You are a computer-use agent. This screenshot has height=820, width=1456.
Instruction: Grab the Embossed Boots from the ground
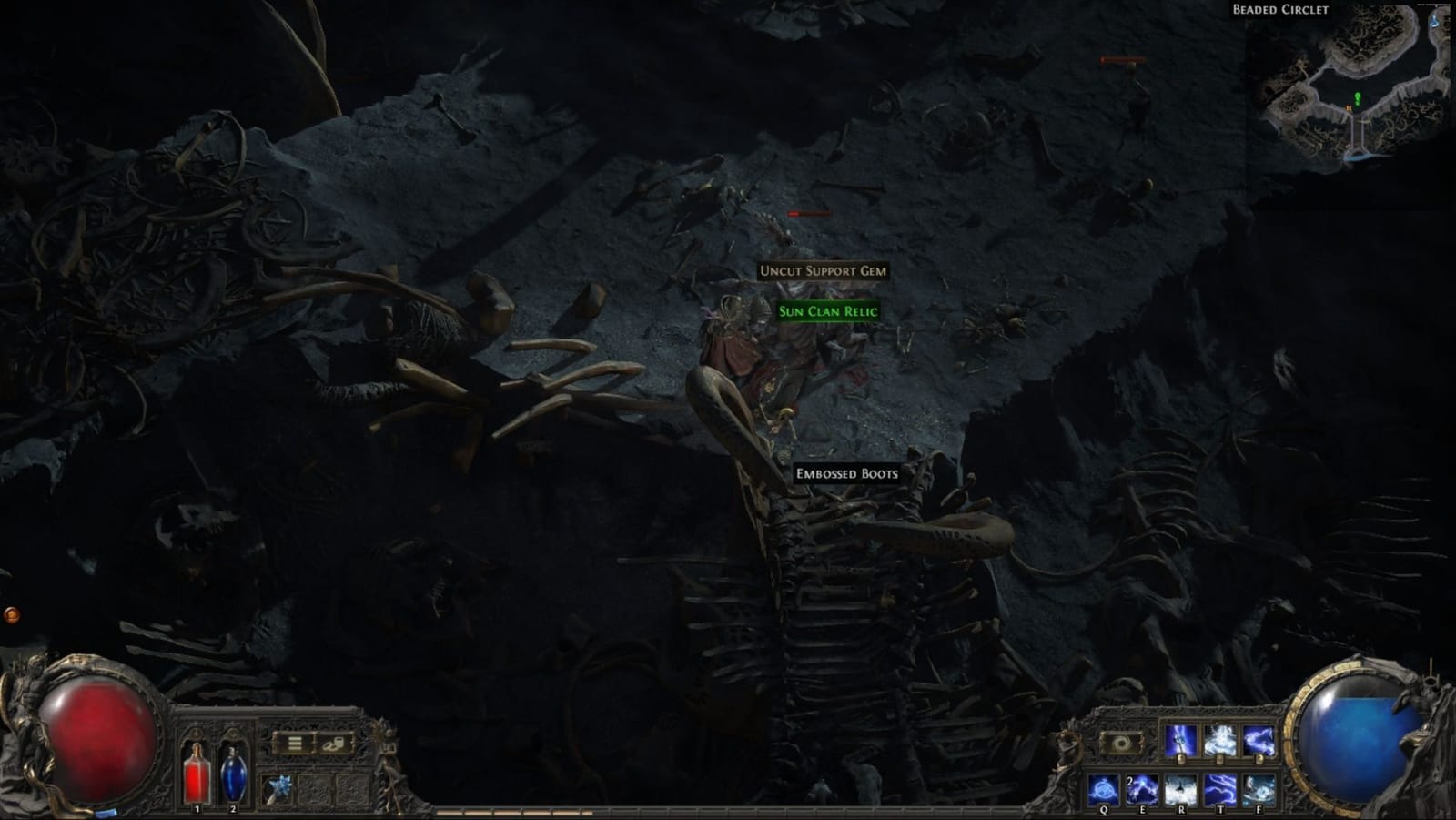point(845,474)
